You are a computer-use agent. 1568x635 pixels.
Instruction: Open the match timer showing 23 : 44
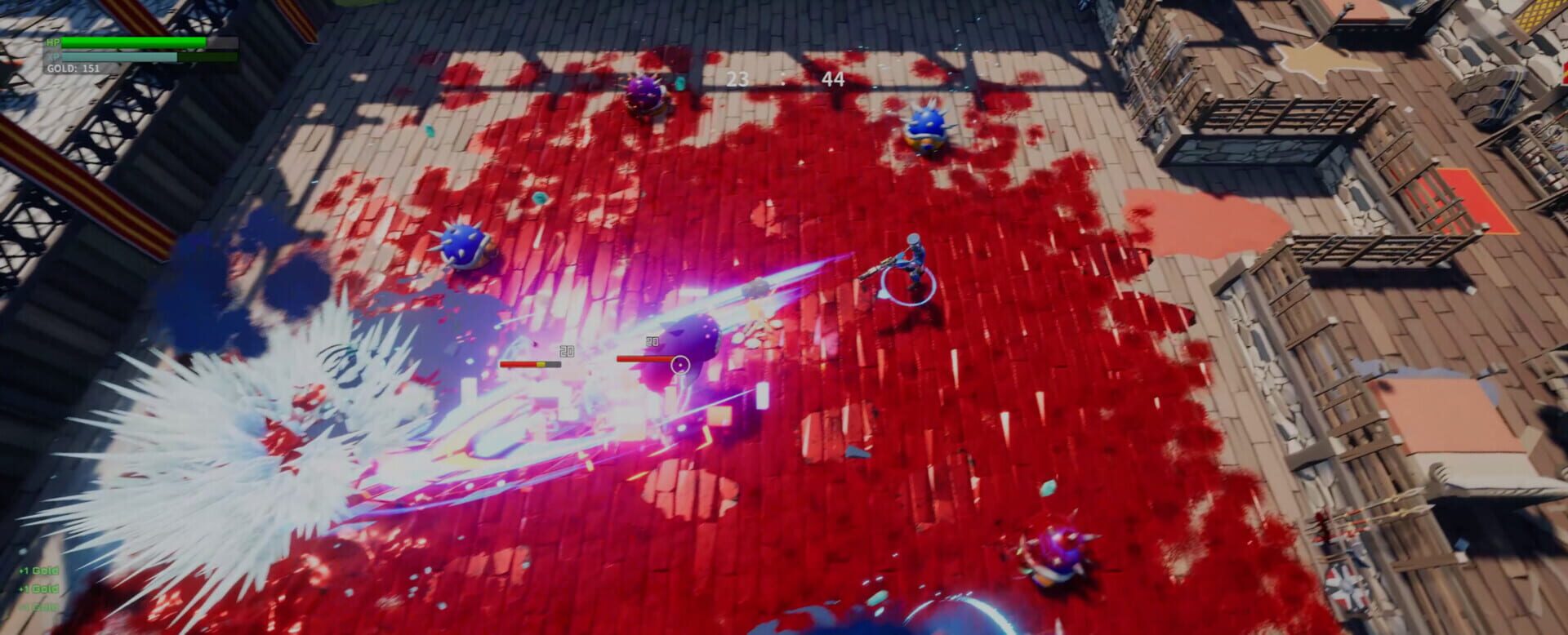[784, 79]
